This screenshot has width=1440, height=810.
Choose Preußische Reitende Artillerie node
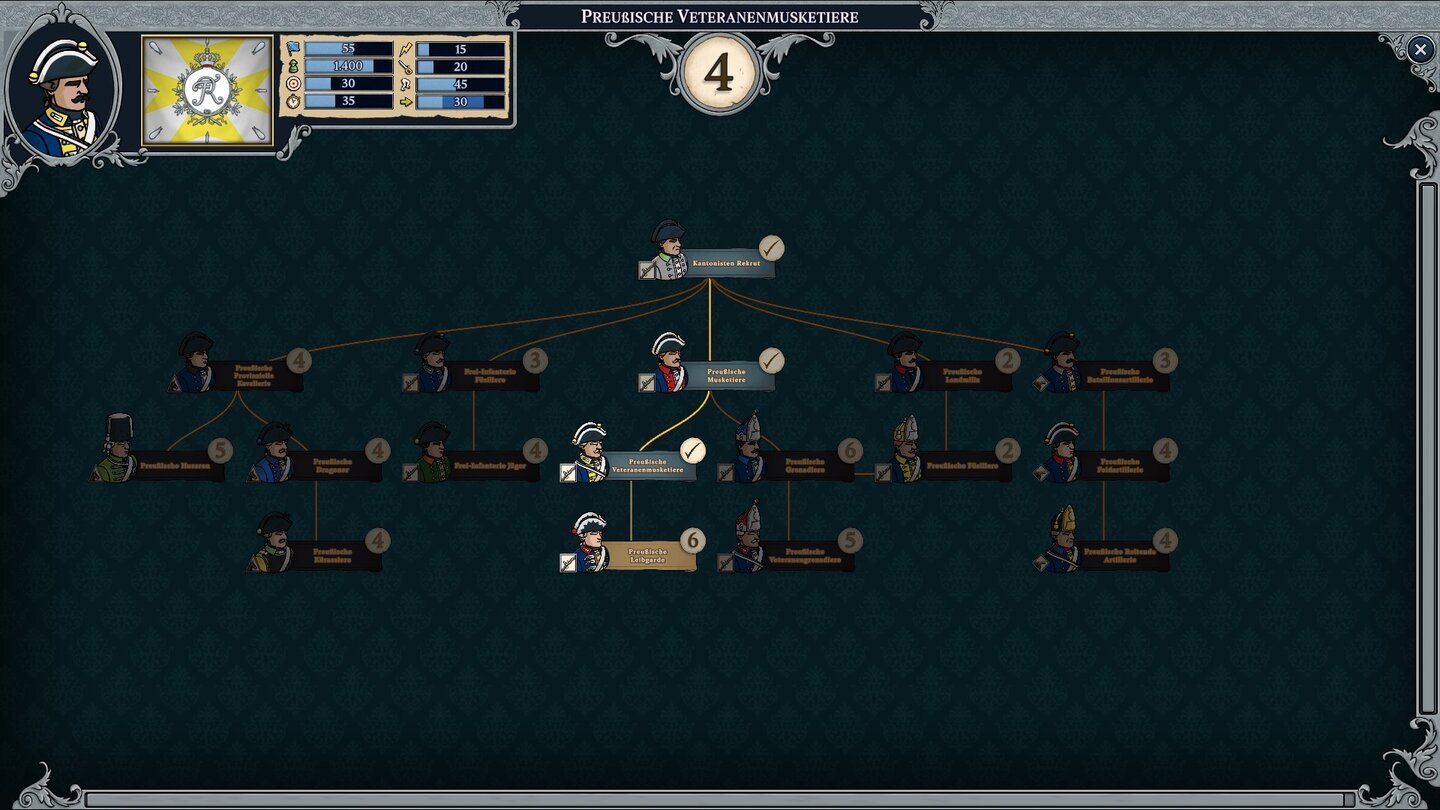1120,556
